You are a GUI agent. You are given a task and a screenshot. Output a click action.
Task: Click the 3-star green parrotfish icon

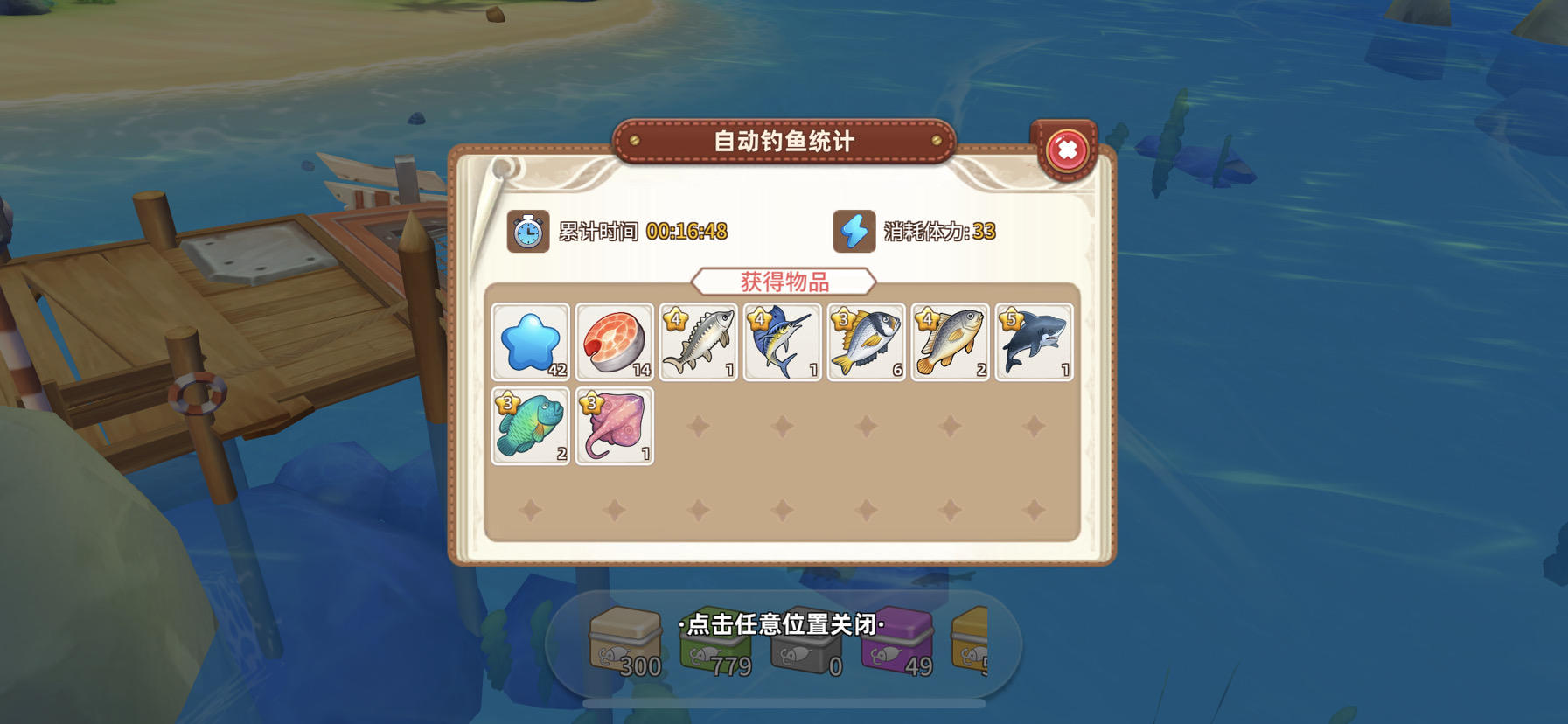click(x=532, y=425)
